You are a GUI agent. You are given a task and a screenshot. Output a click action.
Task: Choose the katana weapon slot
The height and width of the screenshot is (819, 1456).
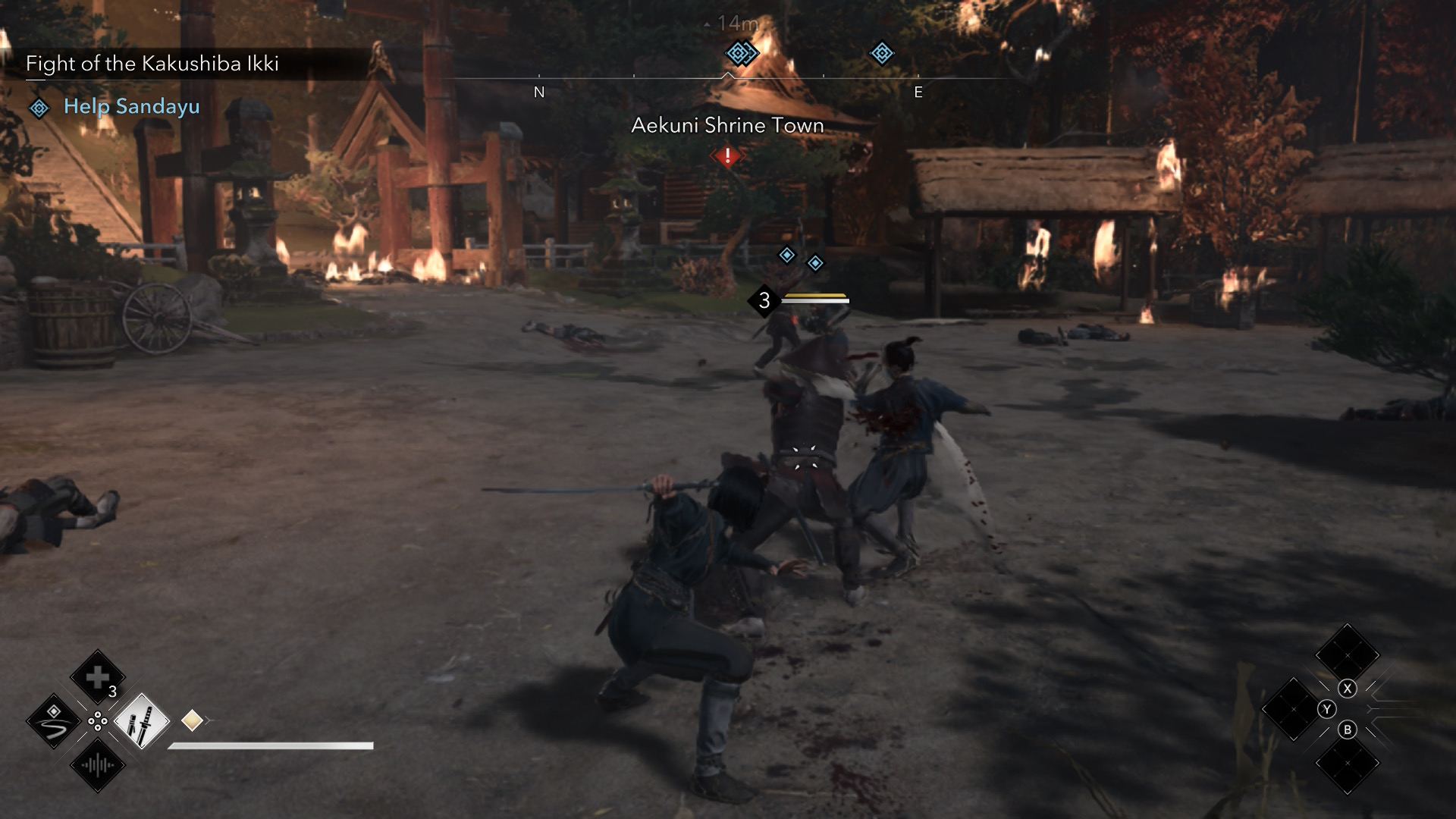tap(141, 721)
